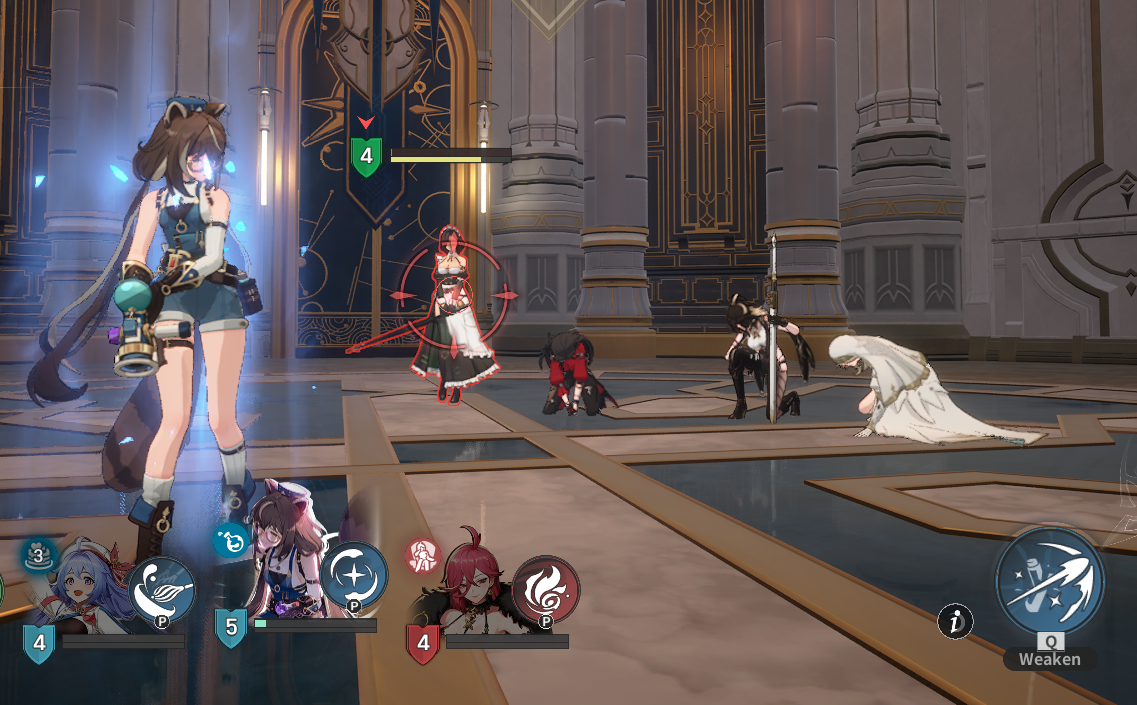Use the sparkle swirl ultimate ability icon
The width and height of the screenshot is (1137, 705).
pyautogui.click(x=354, y=576)
